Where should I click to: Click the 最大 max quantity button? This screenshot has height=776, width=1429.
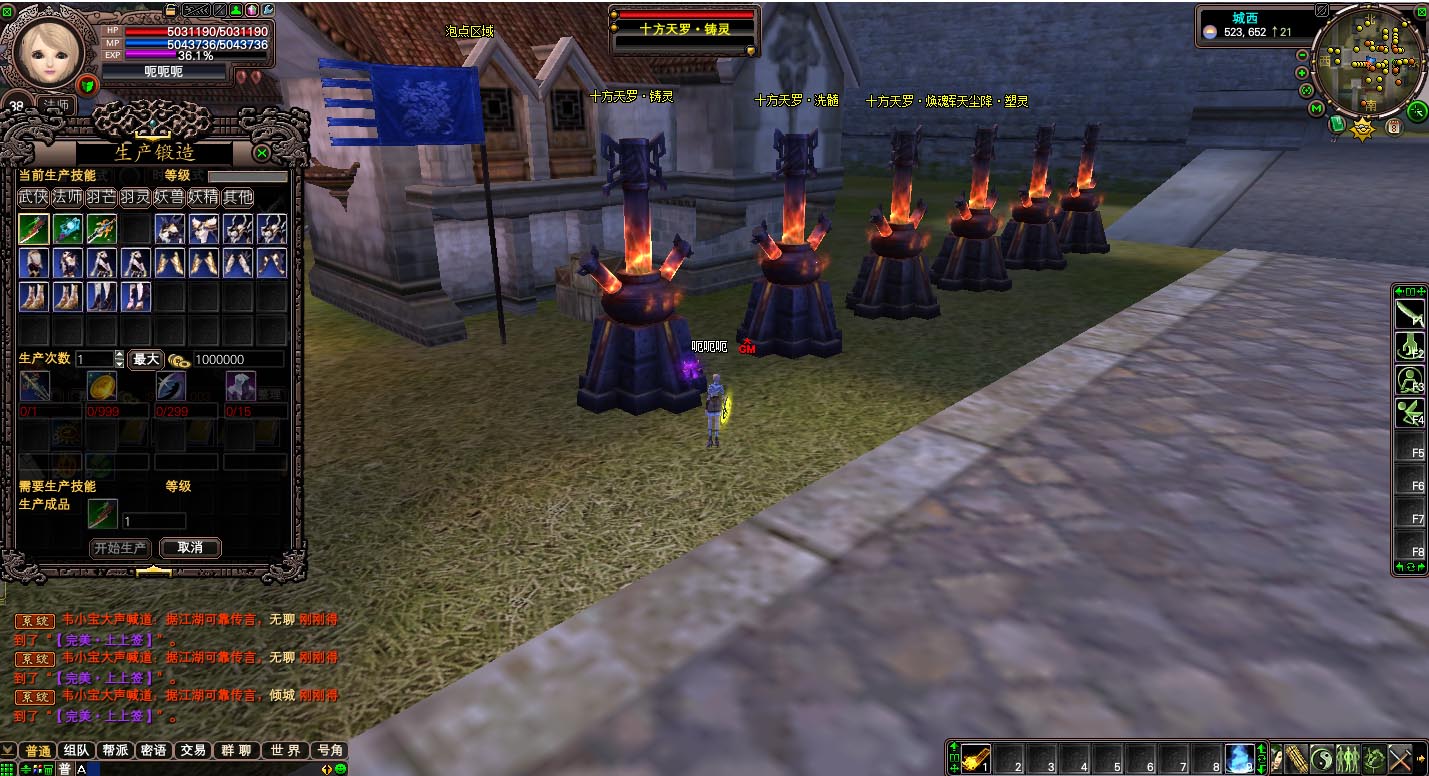146,359
